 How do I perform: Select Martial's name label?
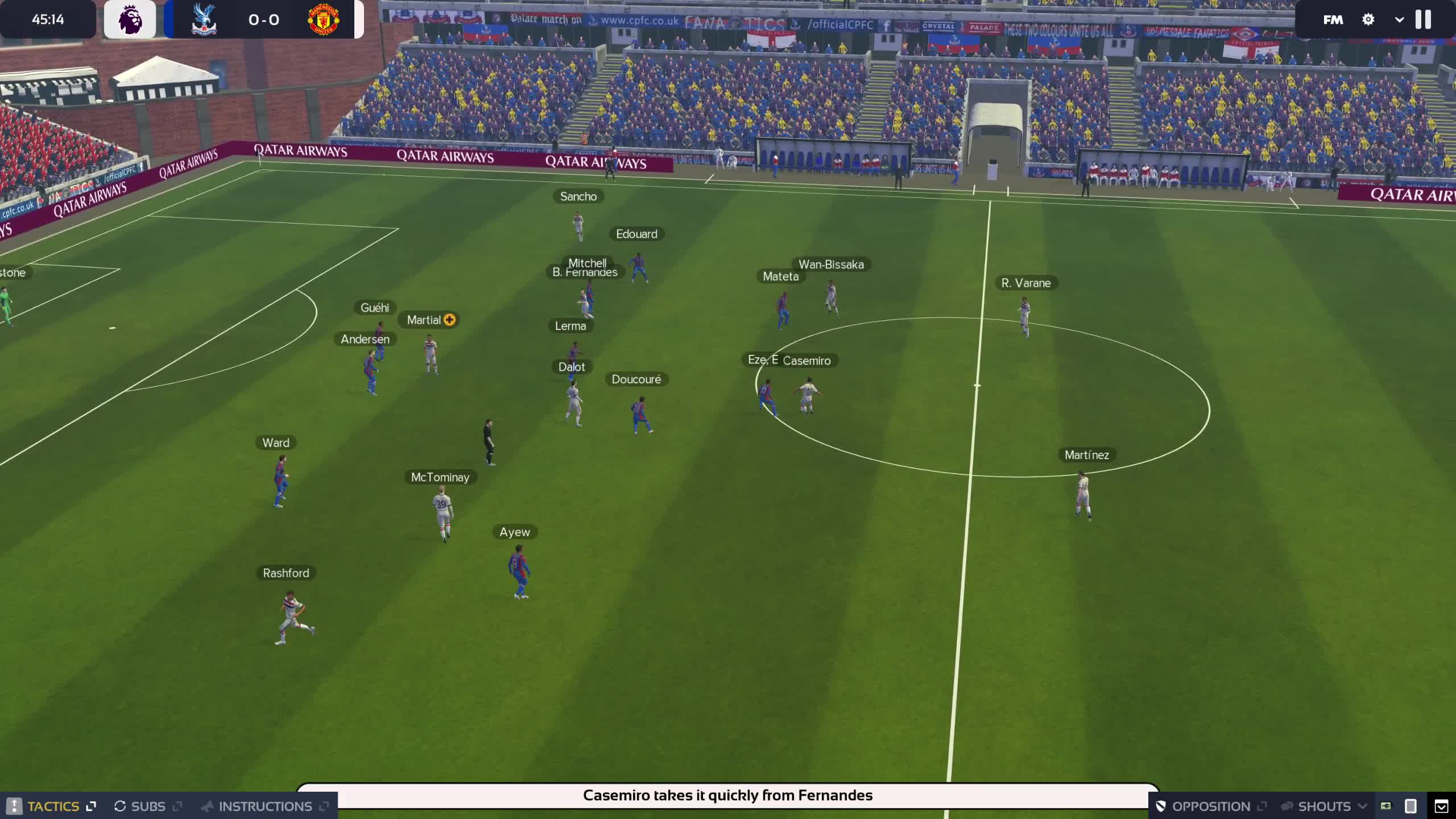click(424, 320)
